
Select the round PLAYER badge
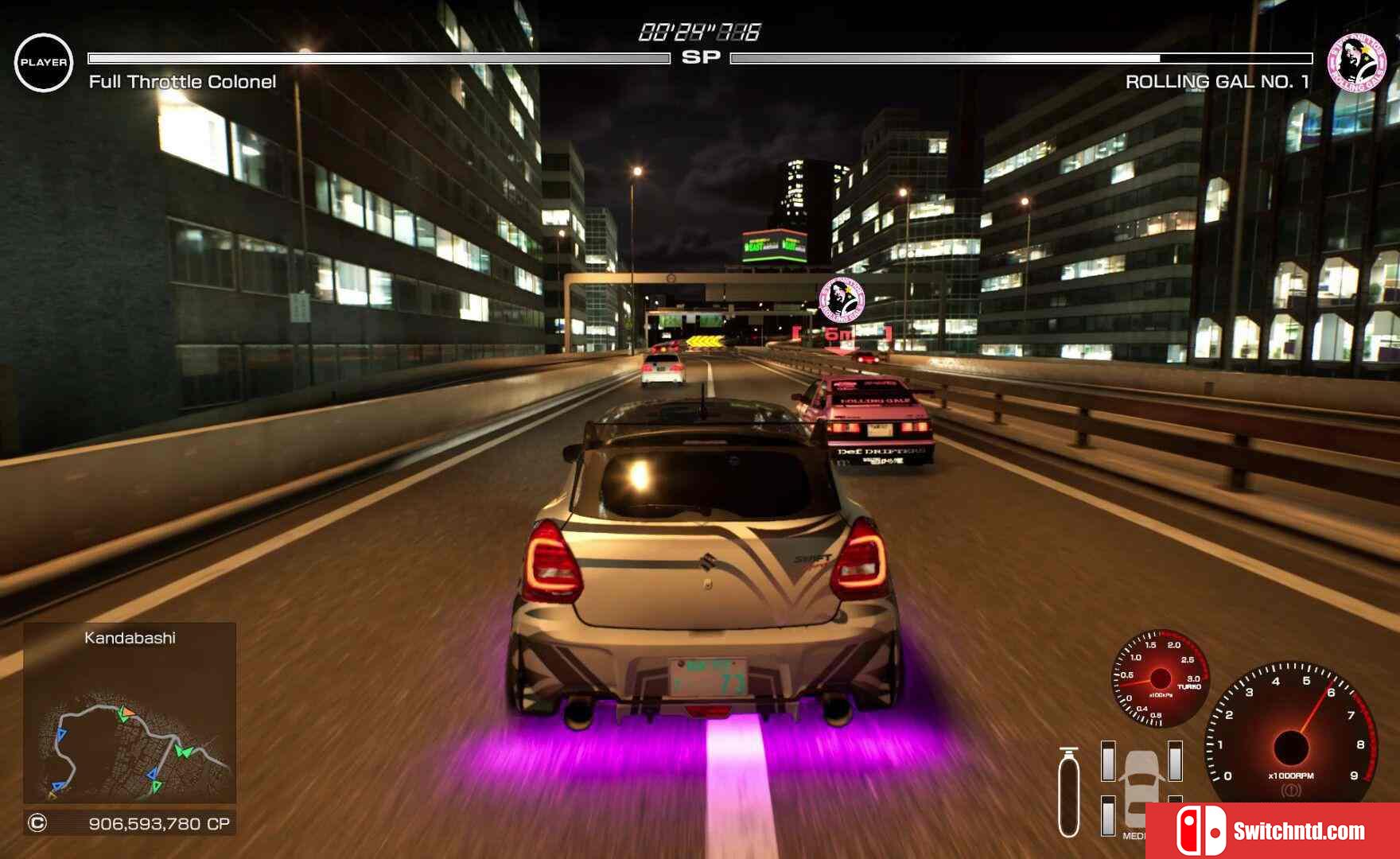pos(44,63)
